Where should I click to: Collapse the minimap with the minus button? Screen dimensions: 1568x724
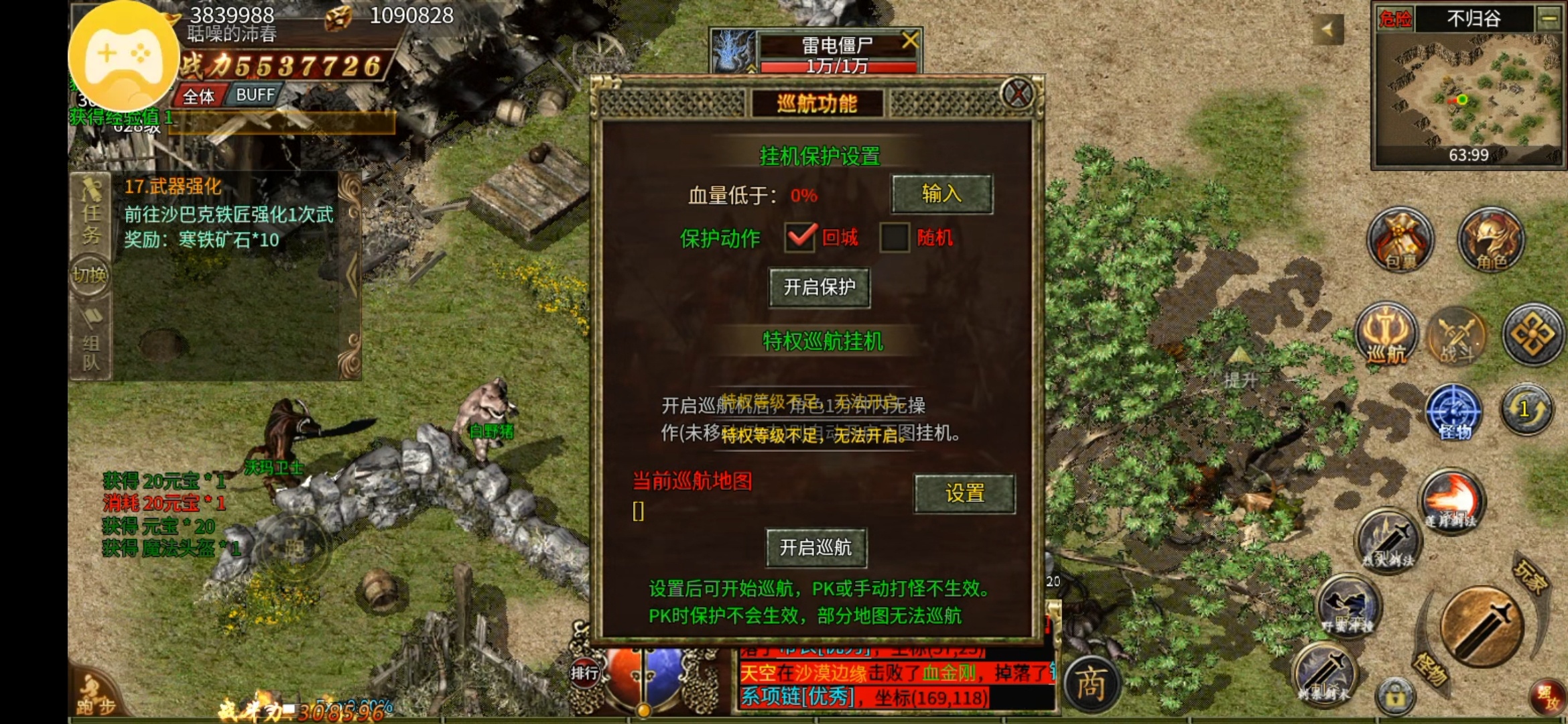click(1549, 19)
